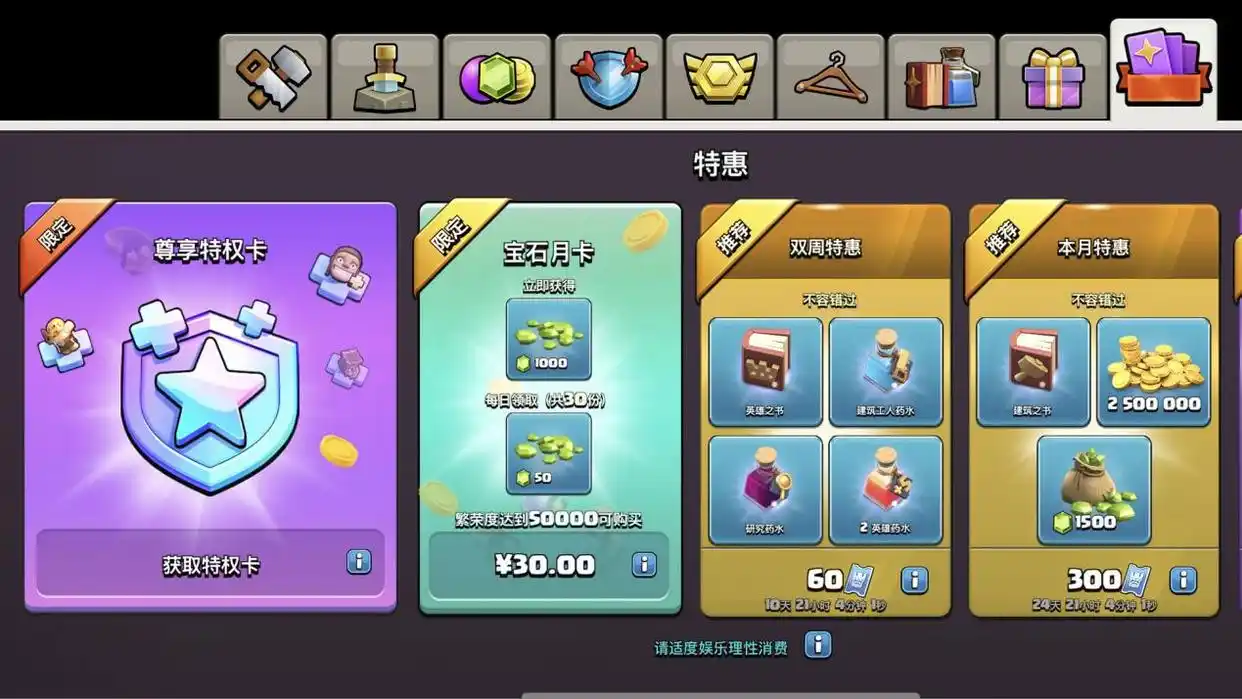Select the winged blue shield tab
Image resolution: width=1242 pixels, height=699 pixels.
tap(608, 77)
